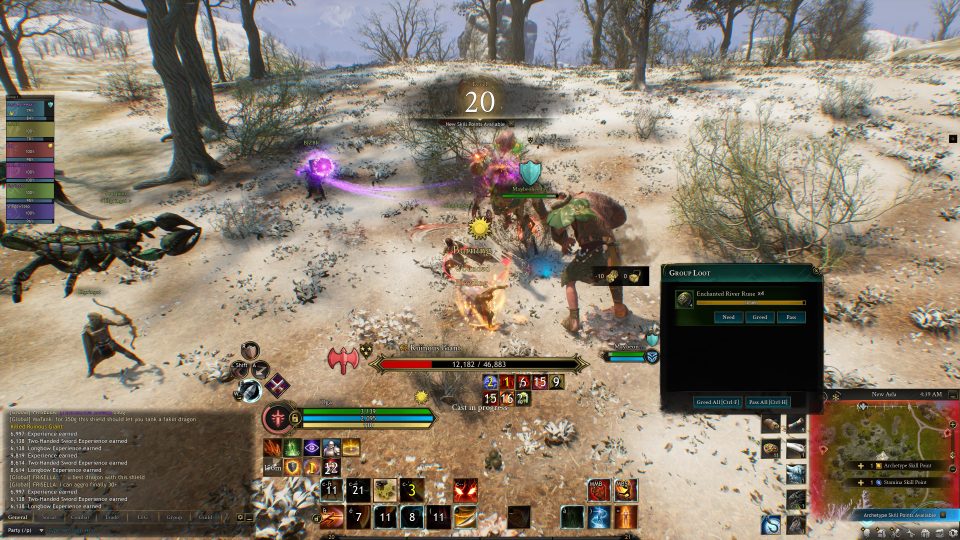This screenshot has width=960, height=540.
Task: Open the chat settings gear
Action: [x=241, y=517]
